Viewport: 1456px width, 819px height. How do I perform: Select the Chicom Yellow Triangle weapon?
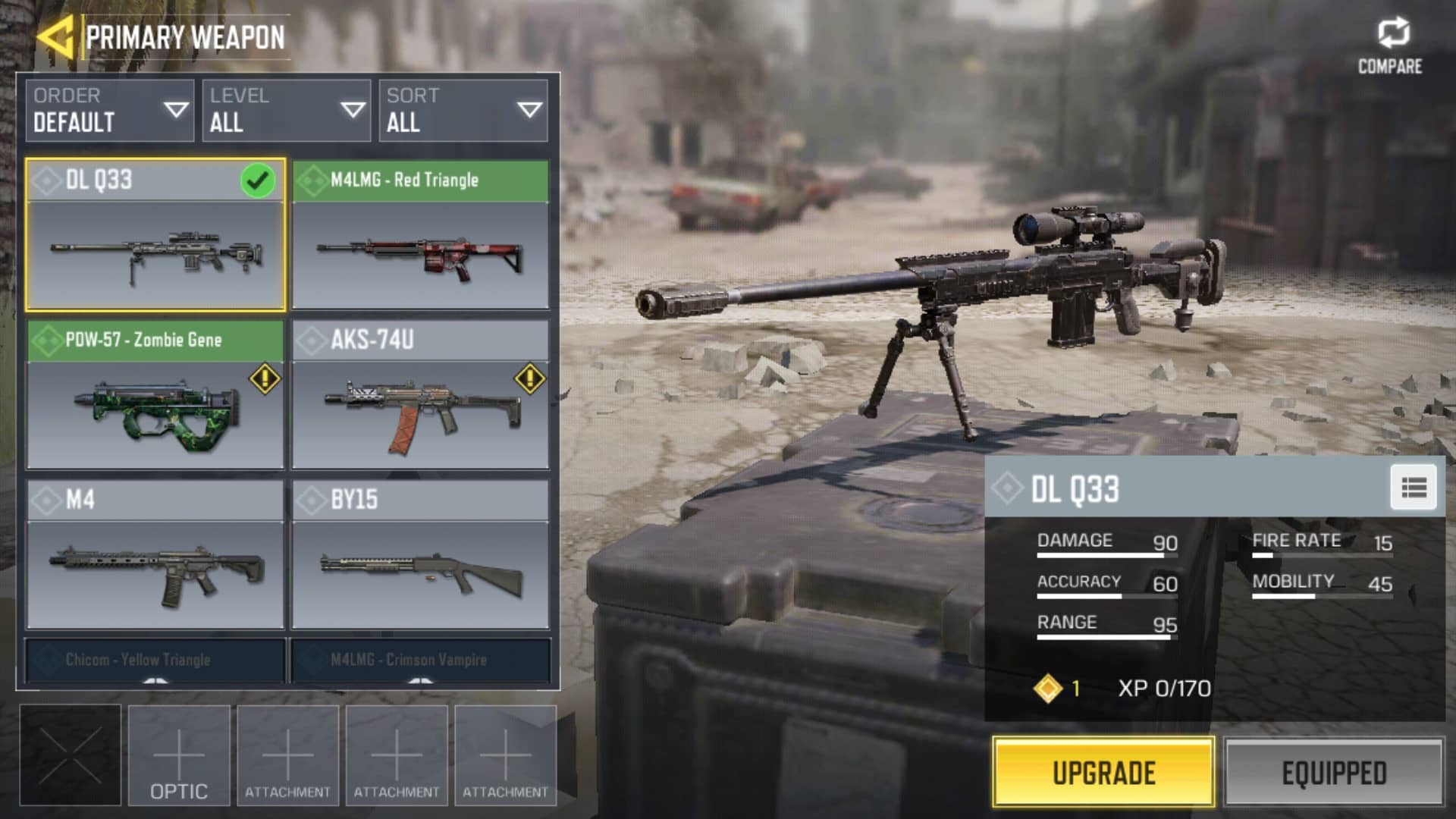(x=155, y=661)
